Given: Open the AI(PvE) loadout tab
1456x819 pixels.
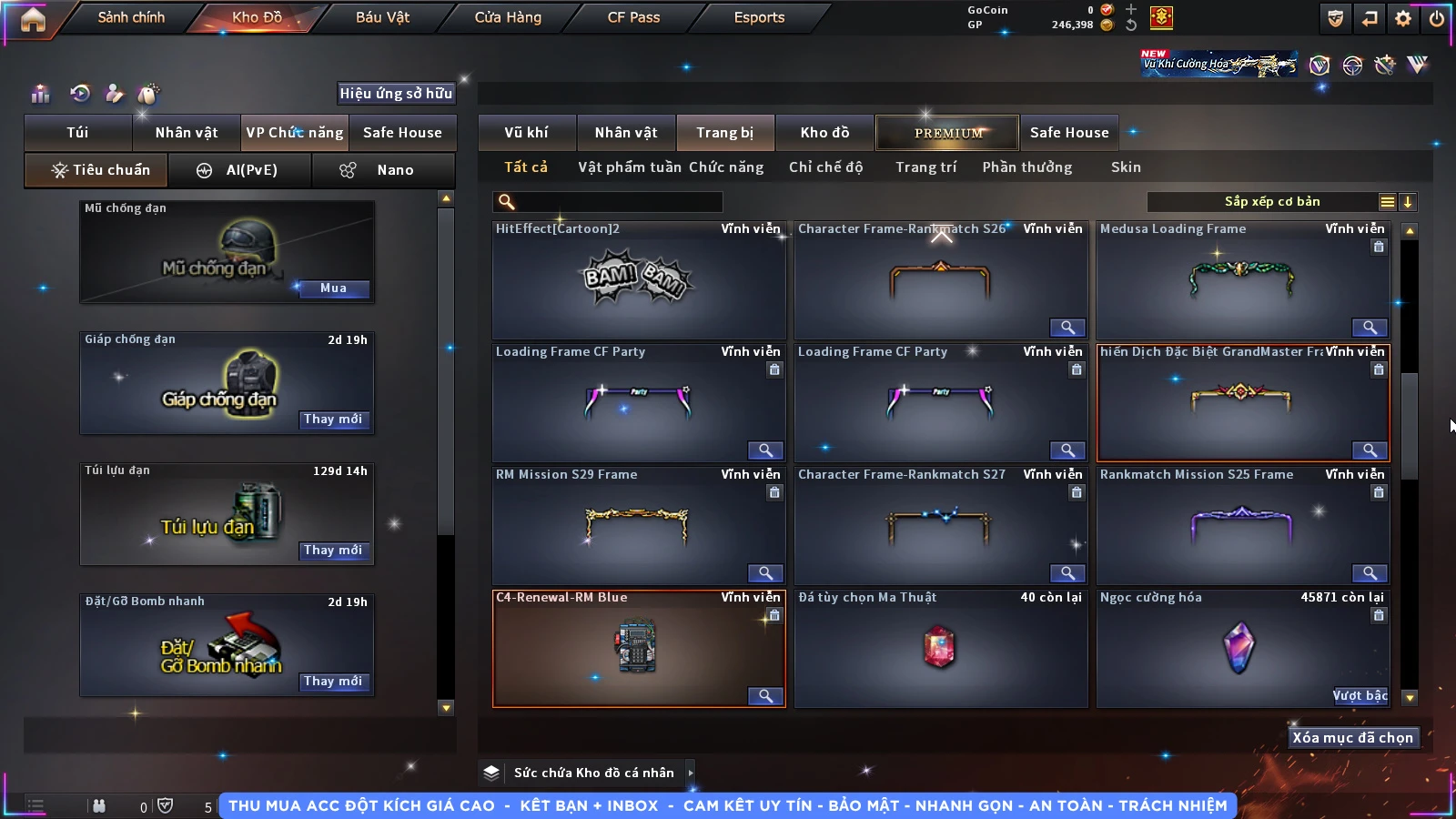Looking at the screenshot, I should [239, 170].
